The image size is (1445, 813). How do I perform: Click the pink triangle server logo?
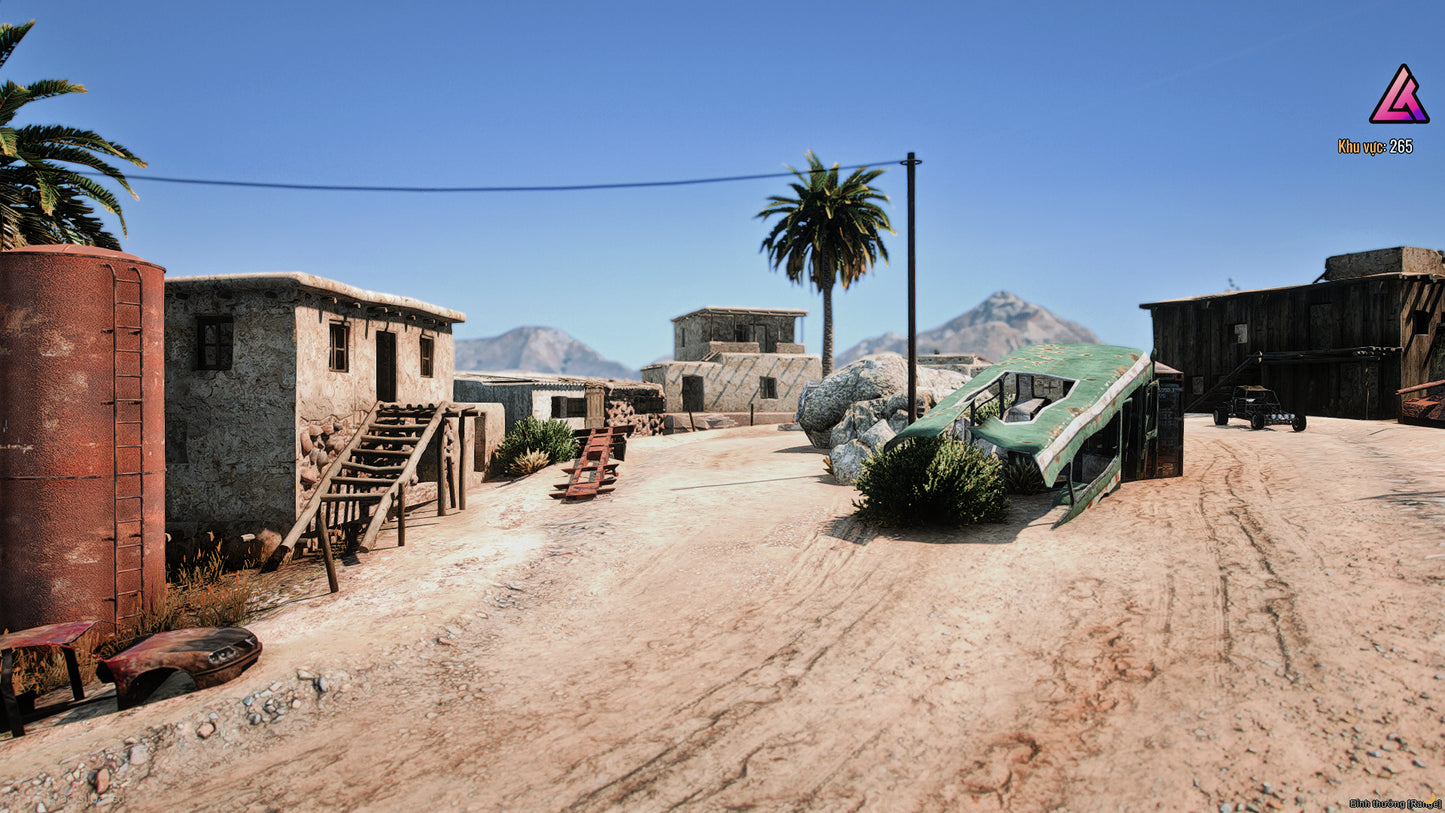pos(1398,96)
